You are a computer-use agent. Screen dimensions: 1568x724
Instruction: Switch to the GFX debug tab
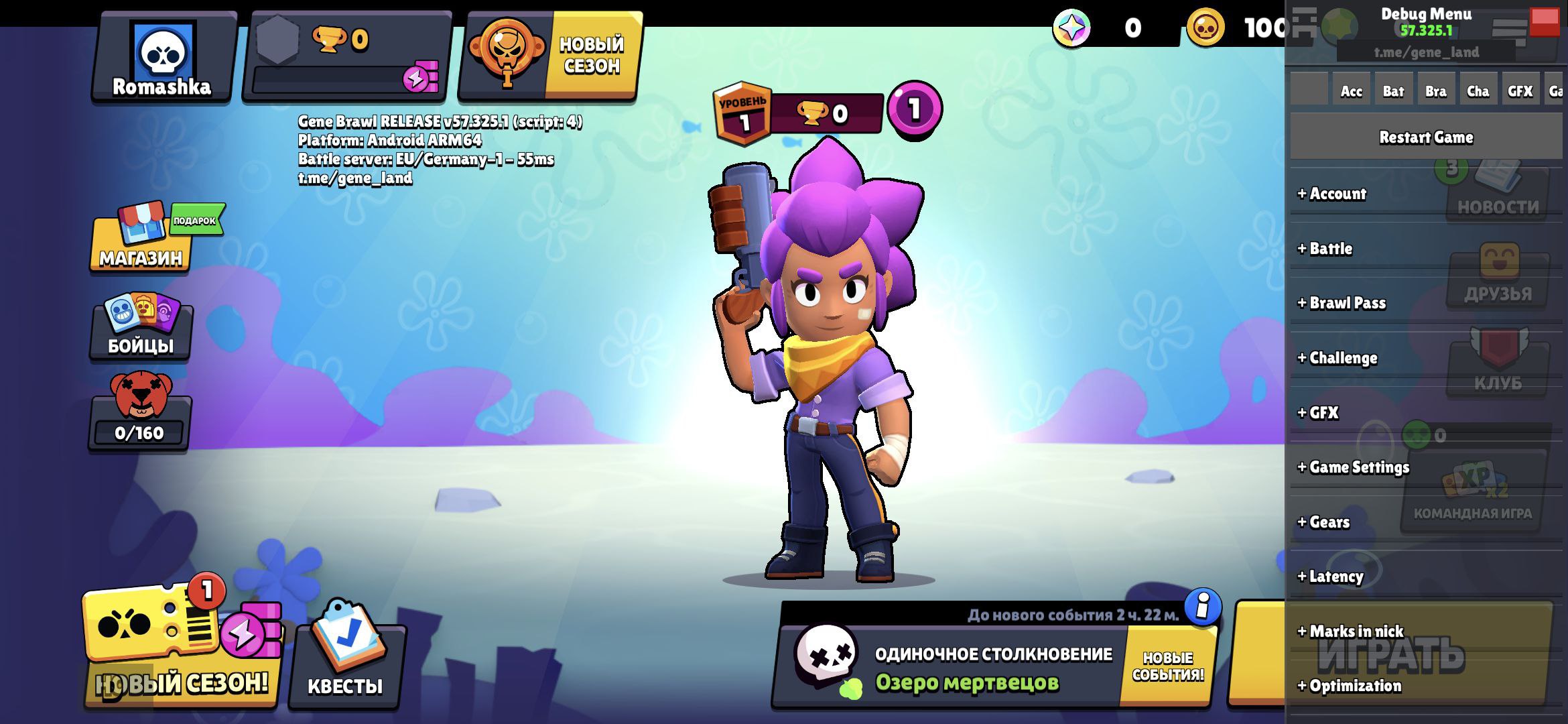[1520, 91]
